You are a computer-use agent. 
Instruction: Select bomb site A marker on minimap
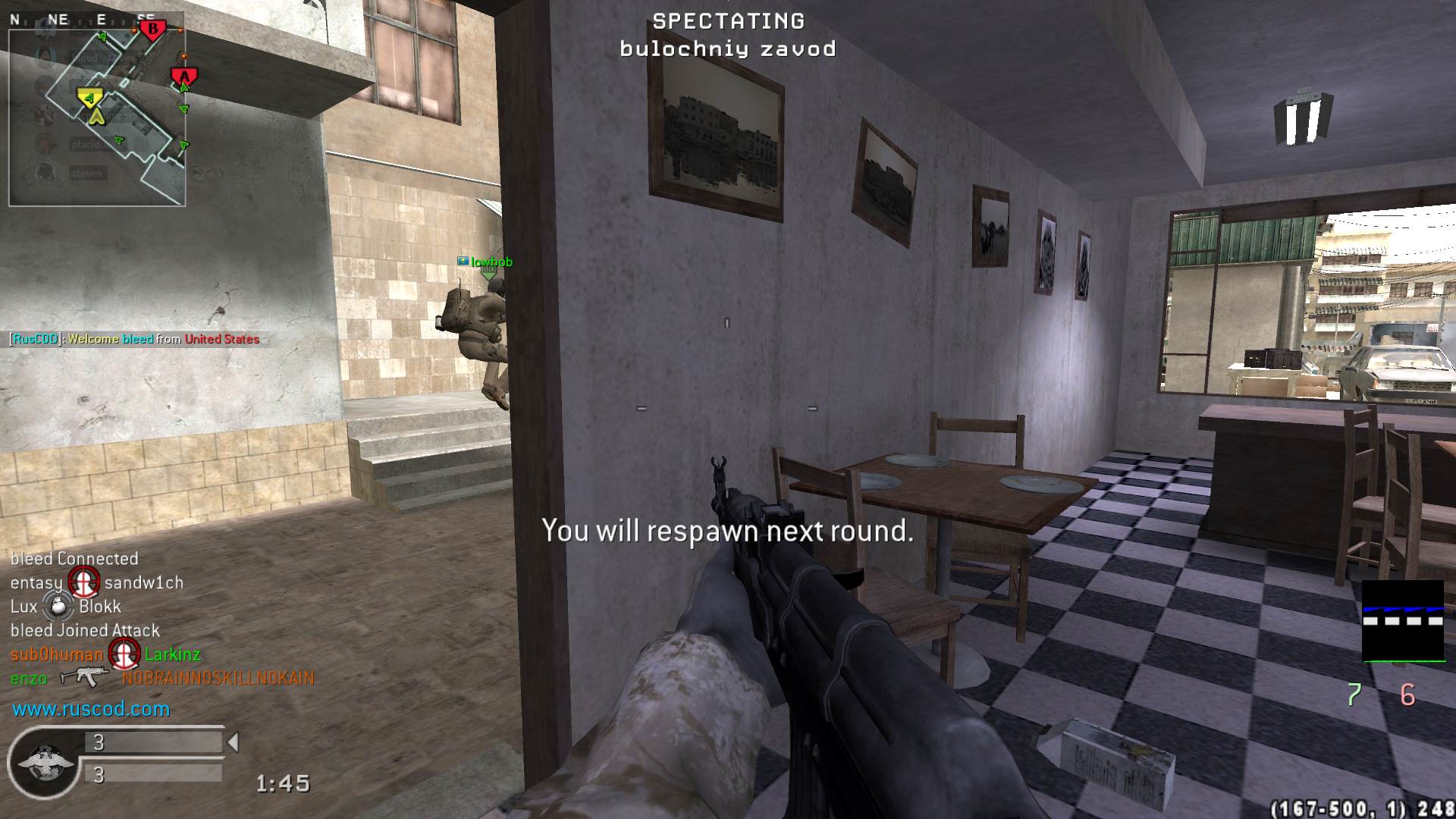click(x=184, y=77)
